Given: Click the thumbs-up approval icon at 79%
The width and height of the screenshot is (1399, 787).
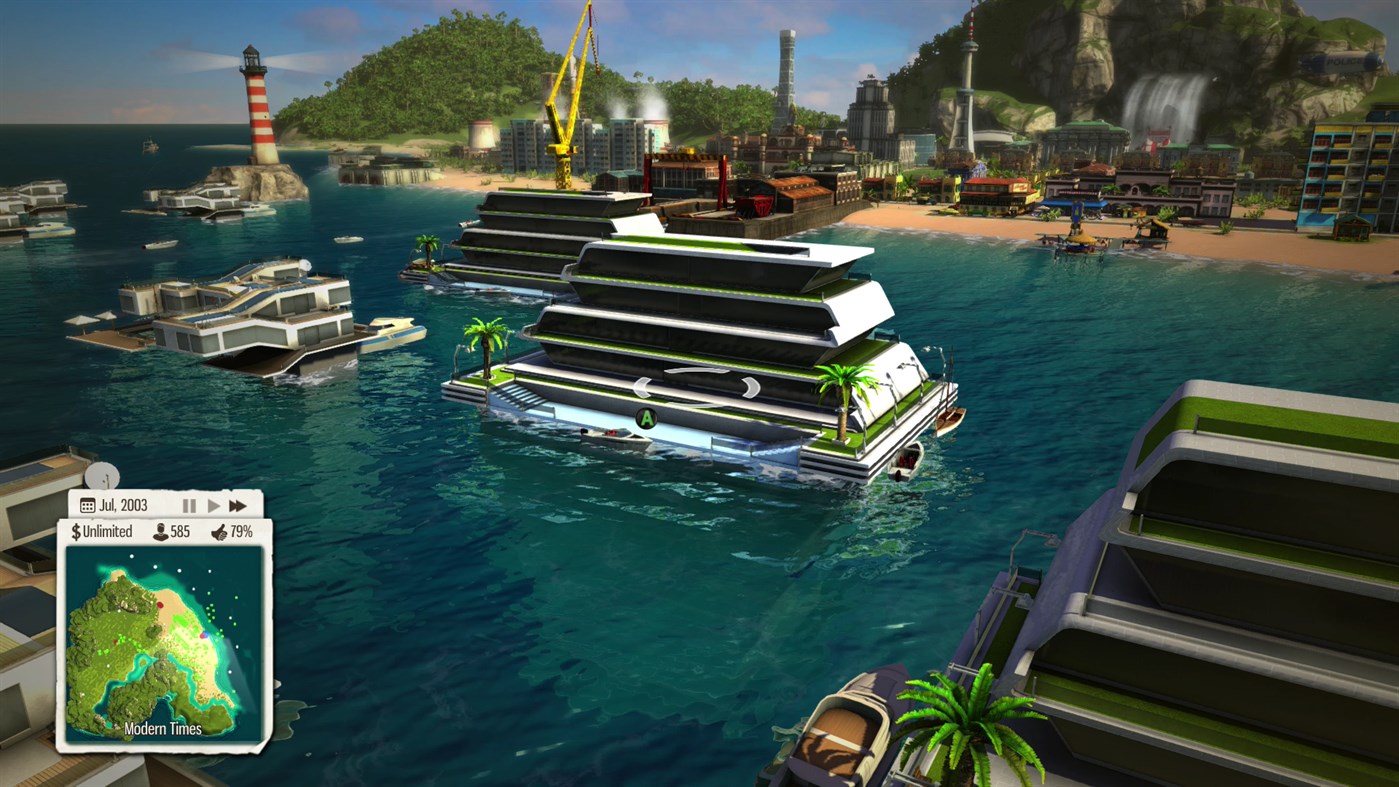Looking at the screenshot, I should click(218, 531).
